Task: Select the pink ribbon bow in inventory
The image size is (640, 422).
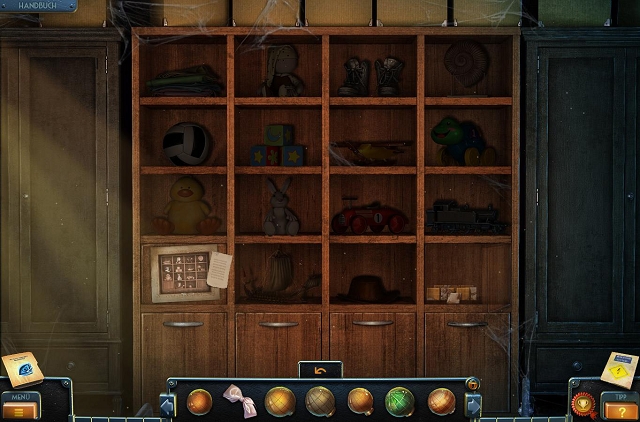Action: [x=238, y=400]
